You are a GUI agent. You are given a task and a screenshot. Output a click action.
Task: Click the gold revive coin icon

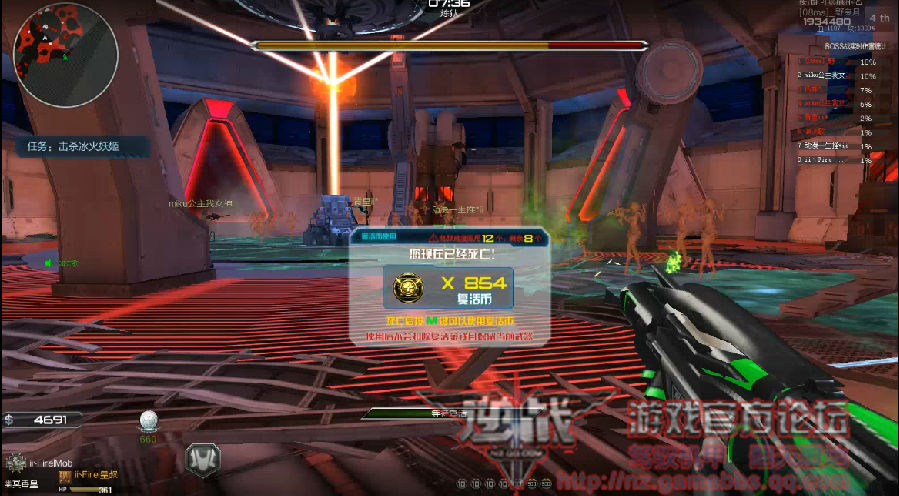pos(408,287)
